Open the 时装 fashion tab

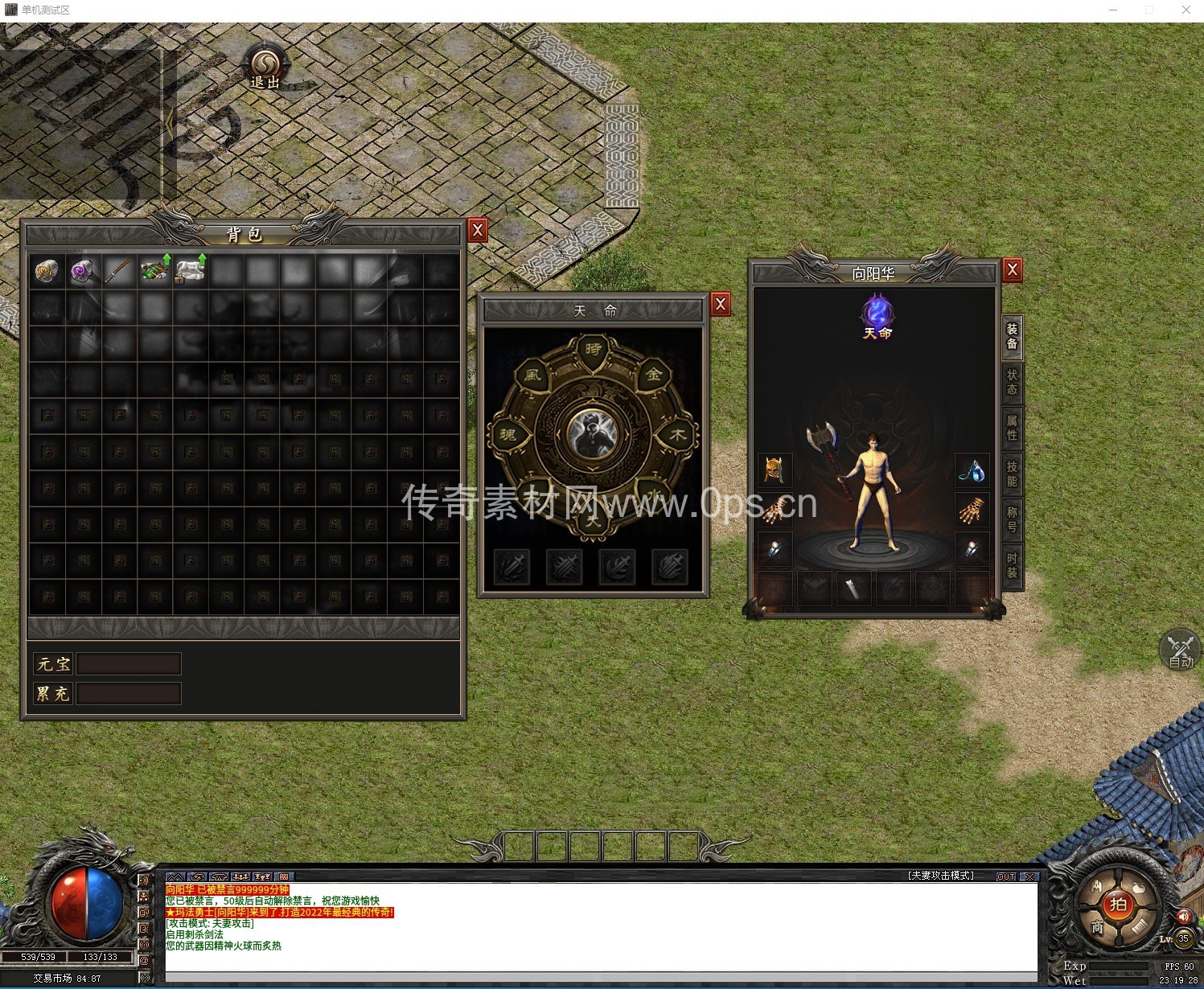[x=1012, y=565]
